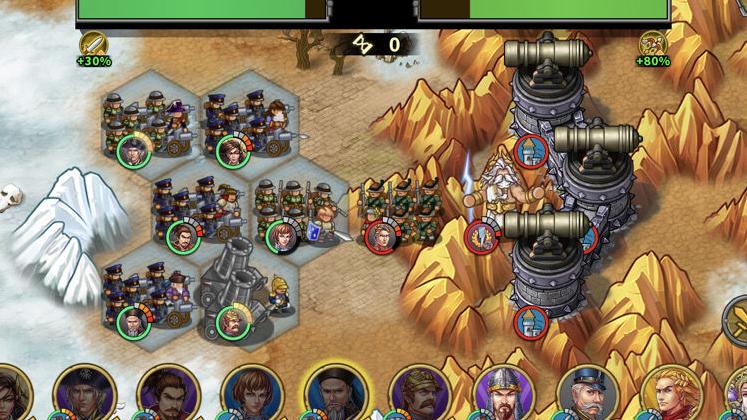Screen dimensions: 747x420
Task: Show the sword +30% bonus icon
Action: click(93, 46)
